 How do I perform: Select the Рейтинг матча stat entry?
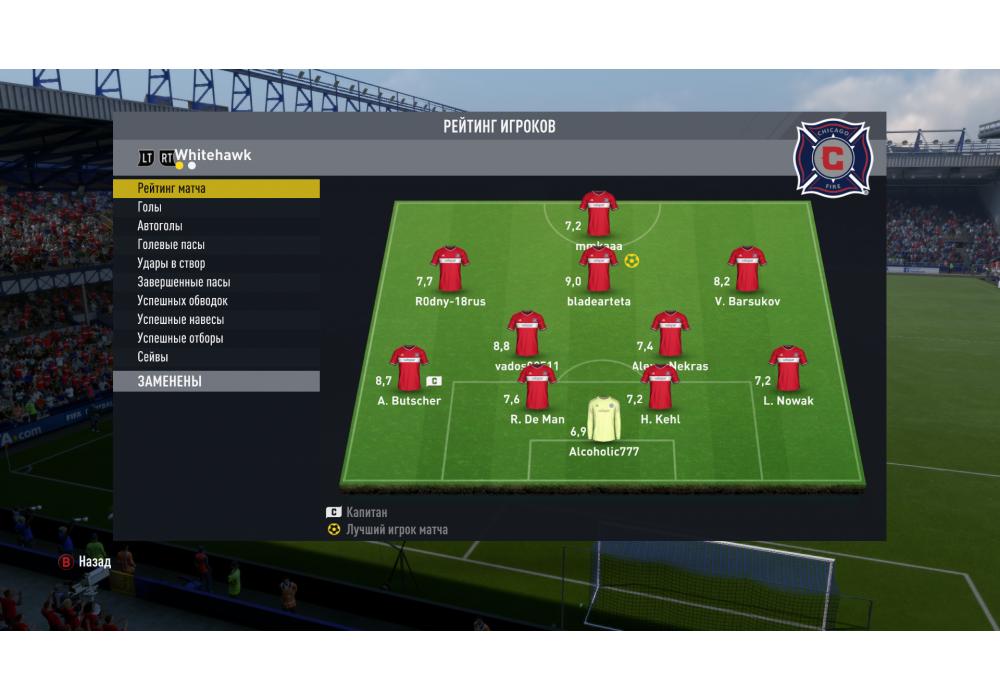coord(215,188)
